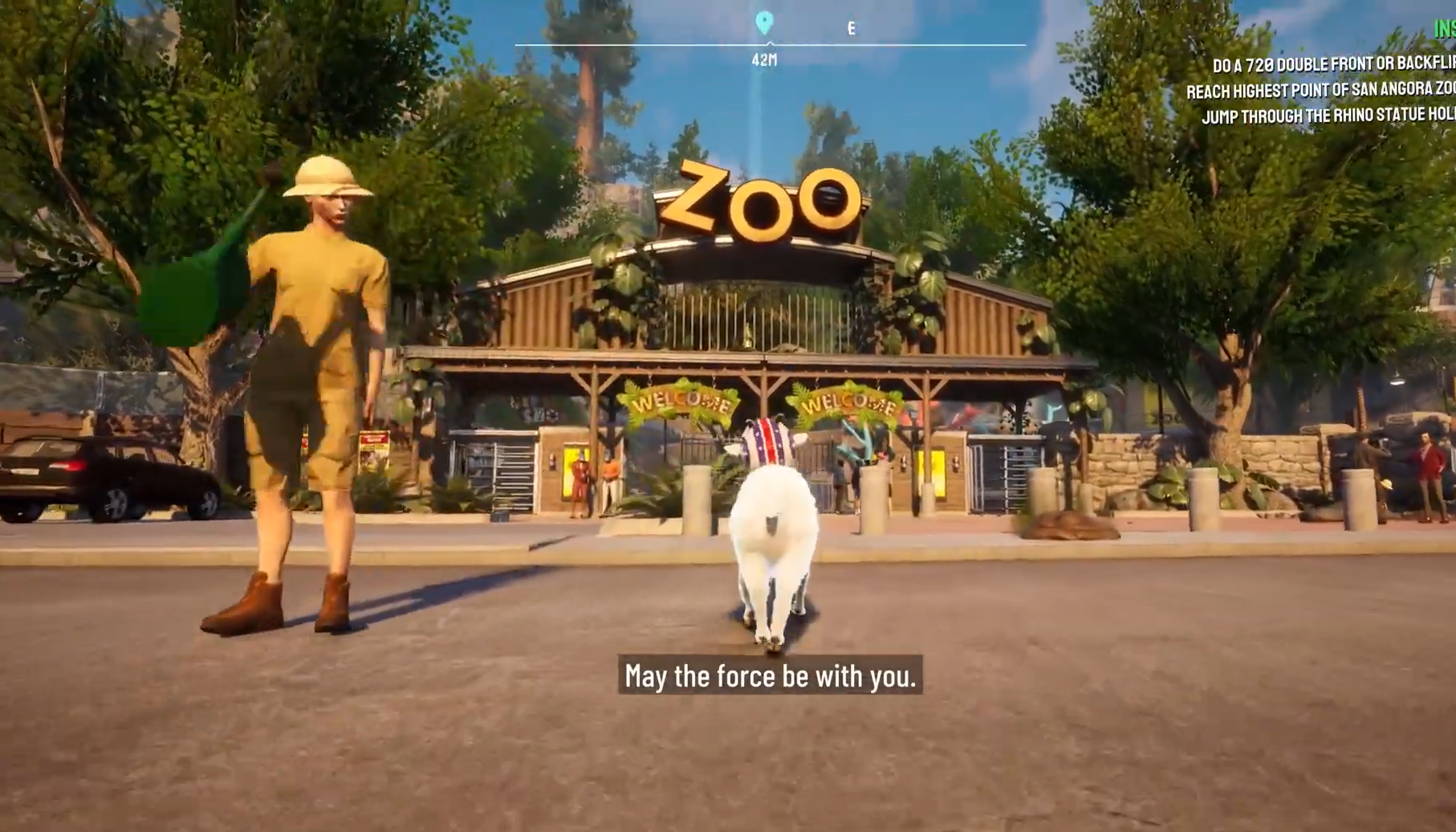Click the E direction marker on the compass

pyautogui.click(x=852, y=30)
